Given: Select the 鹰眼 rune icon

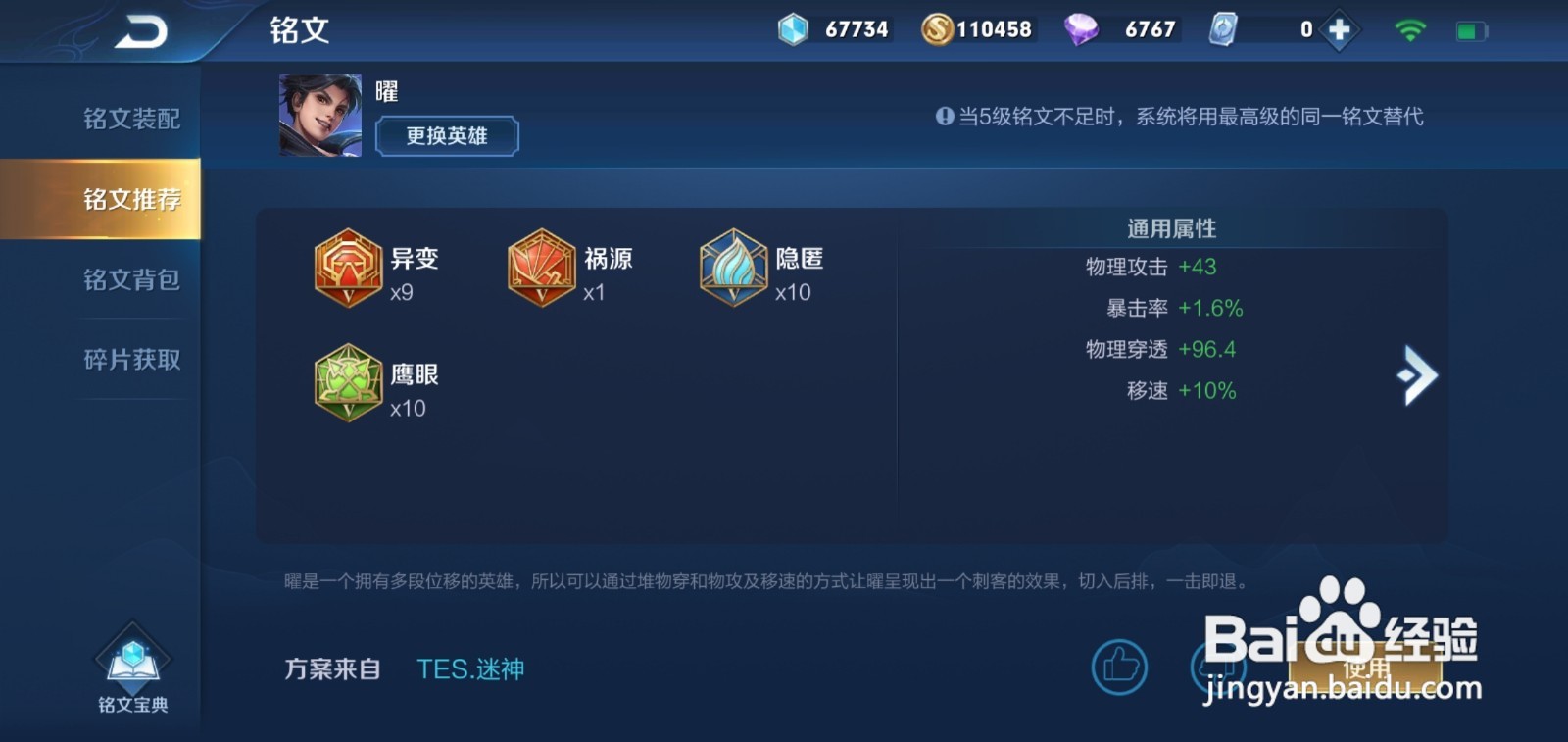Looking at the screenshot, I should tap(349, 384).
